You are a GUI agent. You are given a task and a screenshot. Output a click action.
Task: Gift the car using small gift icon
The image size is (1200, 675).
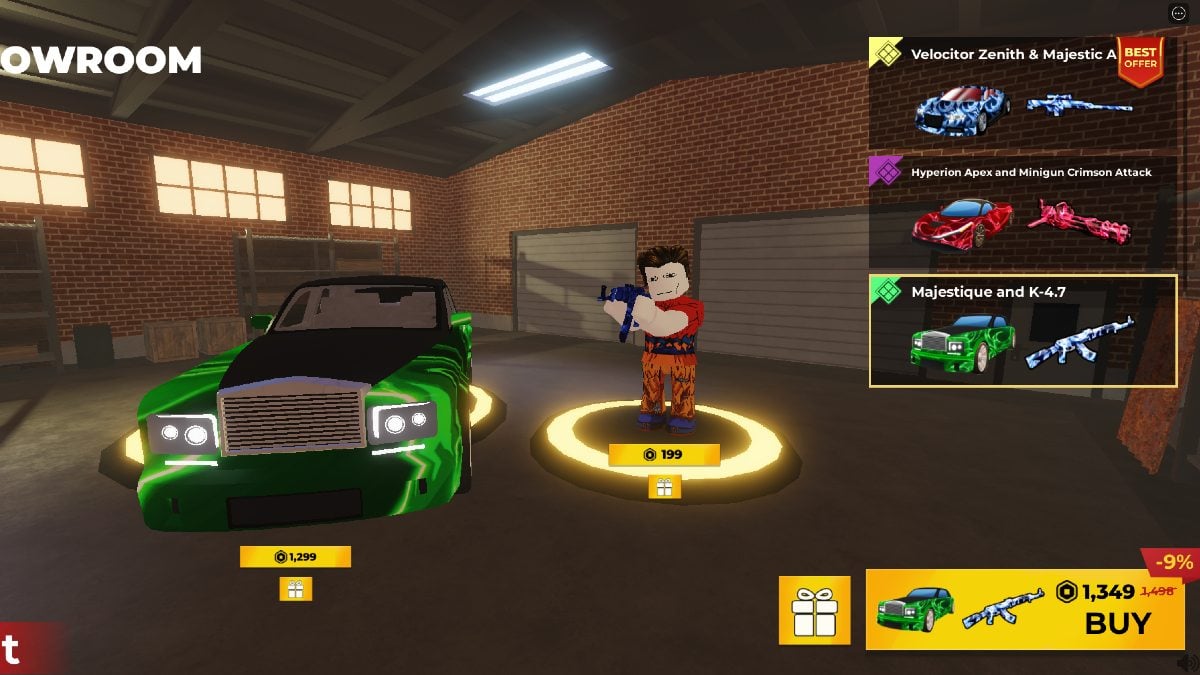pyautogui.click(x=295, y=589)
